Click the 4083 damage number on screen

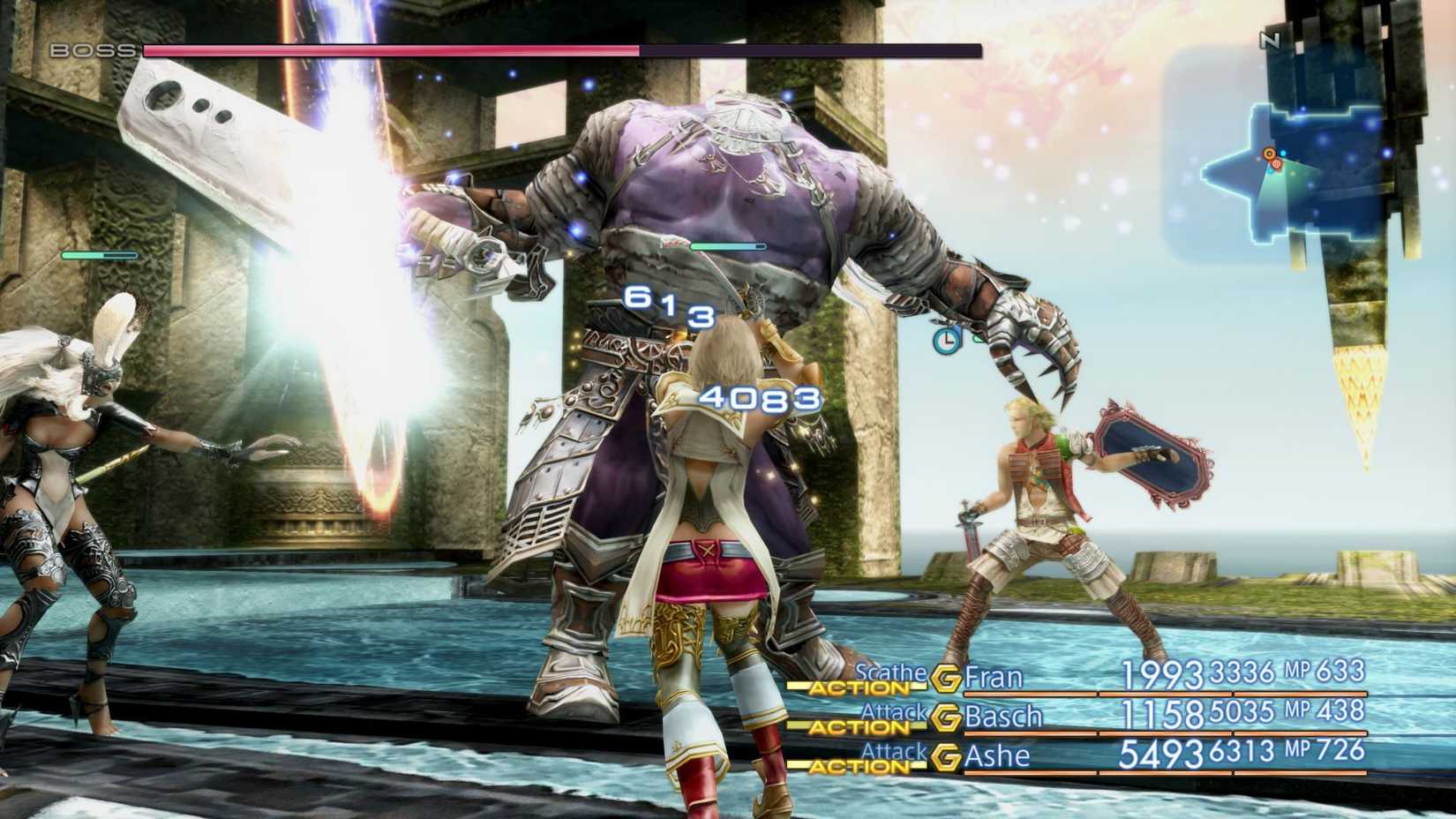coord(759,399)
